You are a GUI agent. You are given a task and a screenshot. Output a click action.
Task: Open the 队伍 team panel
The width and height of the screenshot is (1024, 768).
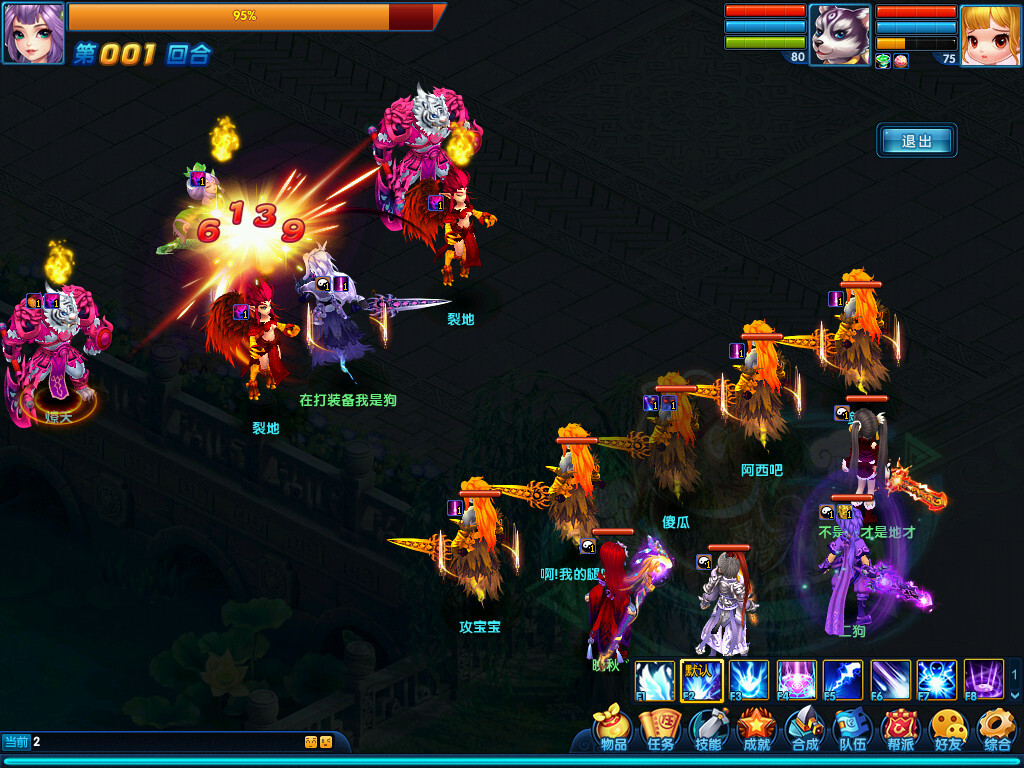point(853,730)
